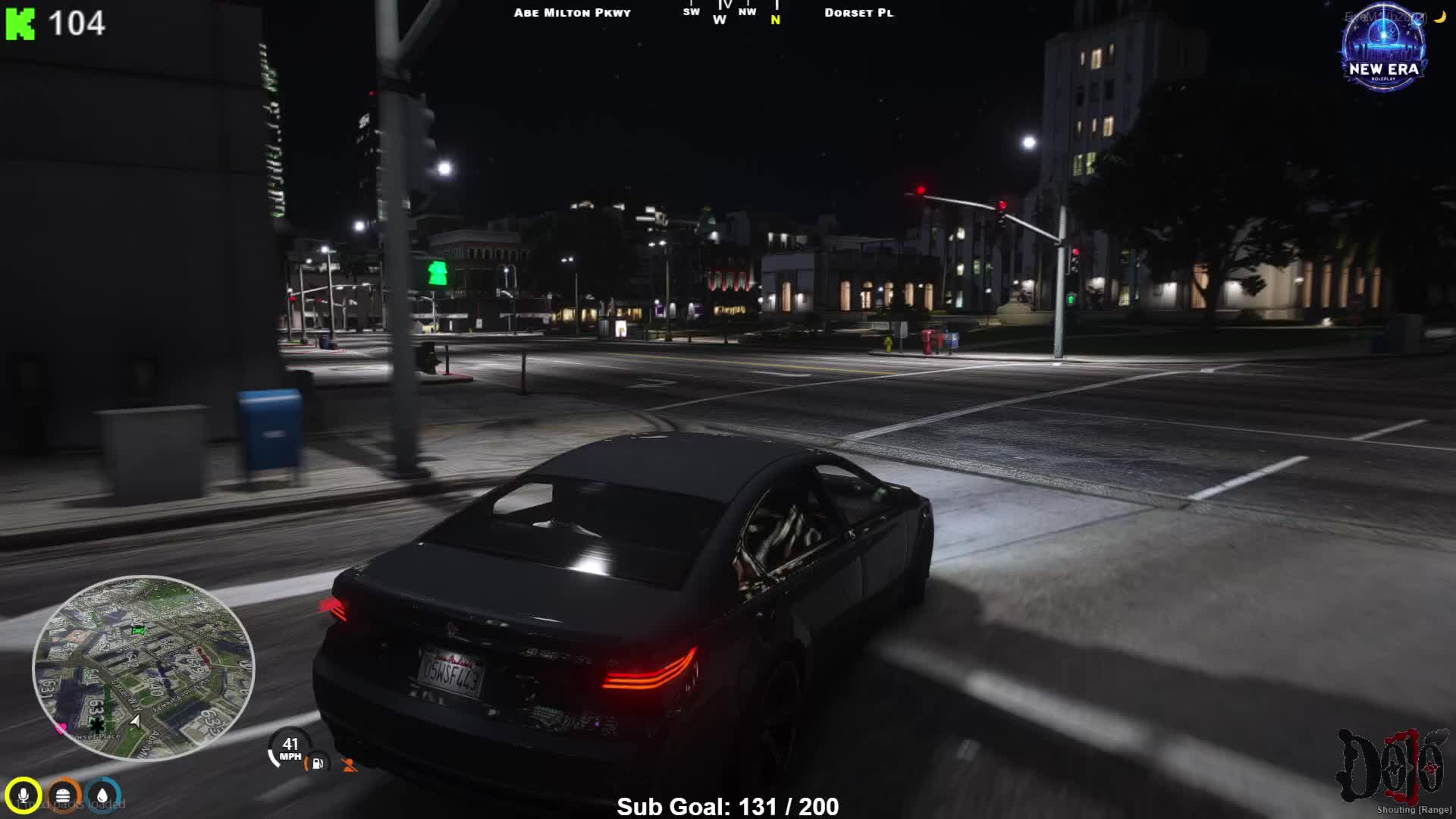This screenshot has width=1456, height=819.
Task: Click the pink heart marker on minimap
Action: click(x=61, y=728)
